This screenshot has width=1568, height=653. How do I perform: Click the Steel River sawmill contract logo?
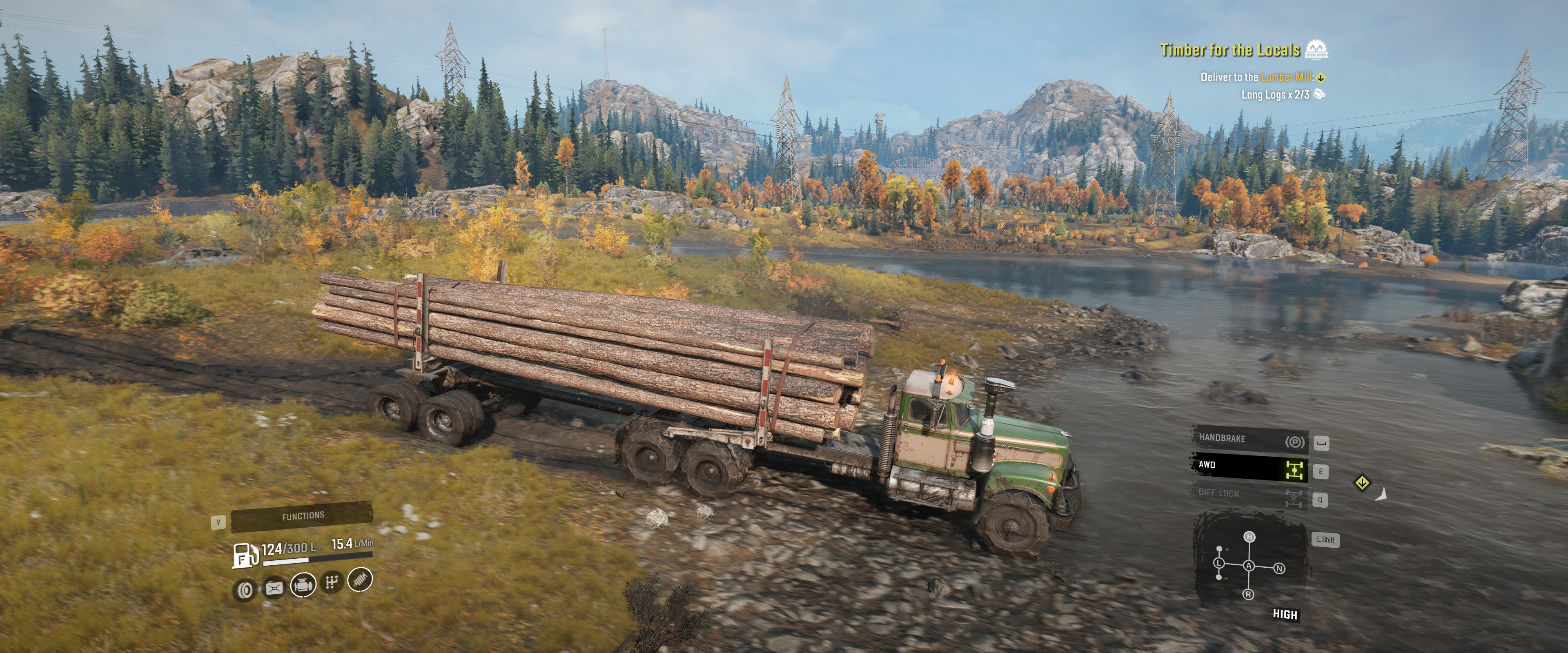coord(1316,50)
